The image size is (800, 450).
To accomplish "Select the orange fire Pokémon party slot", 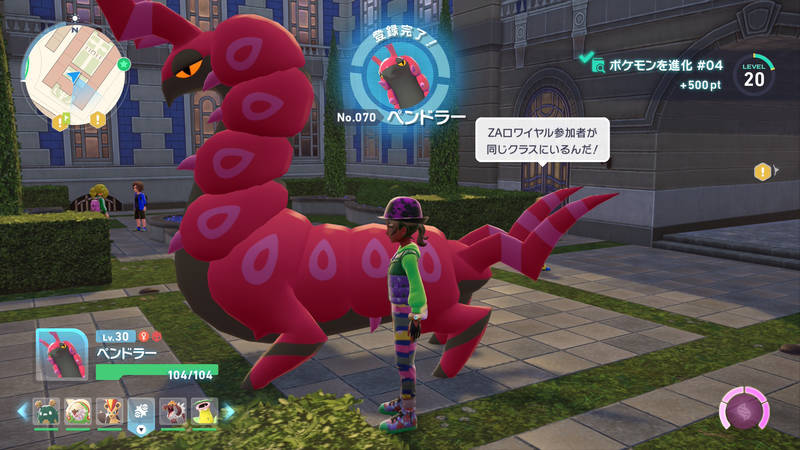I will [109, 410].
